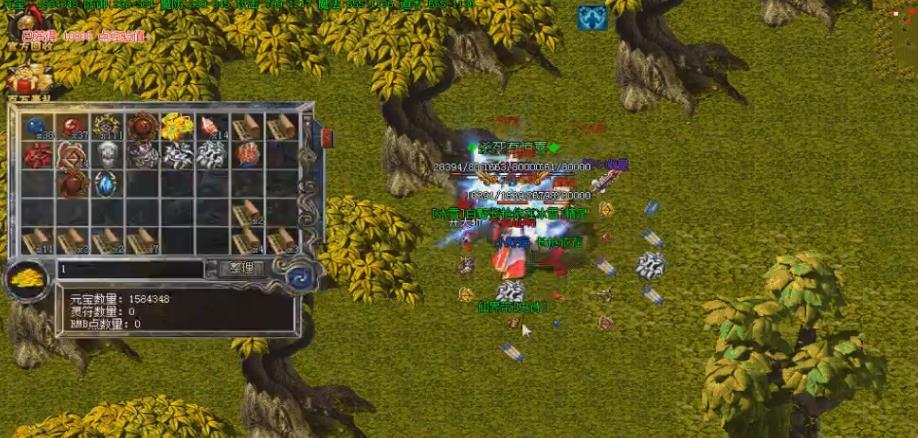Viewport: 918px width, 438px height.
Task: Click the inventory quantity input field
Action: (130, 269)
